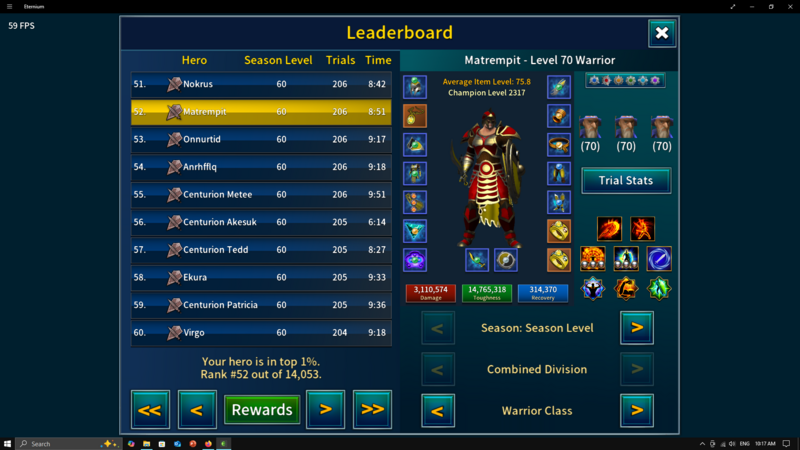Close the Leaderboard window

[662, 33]
